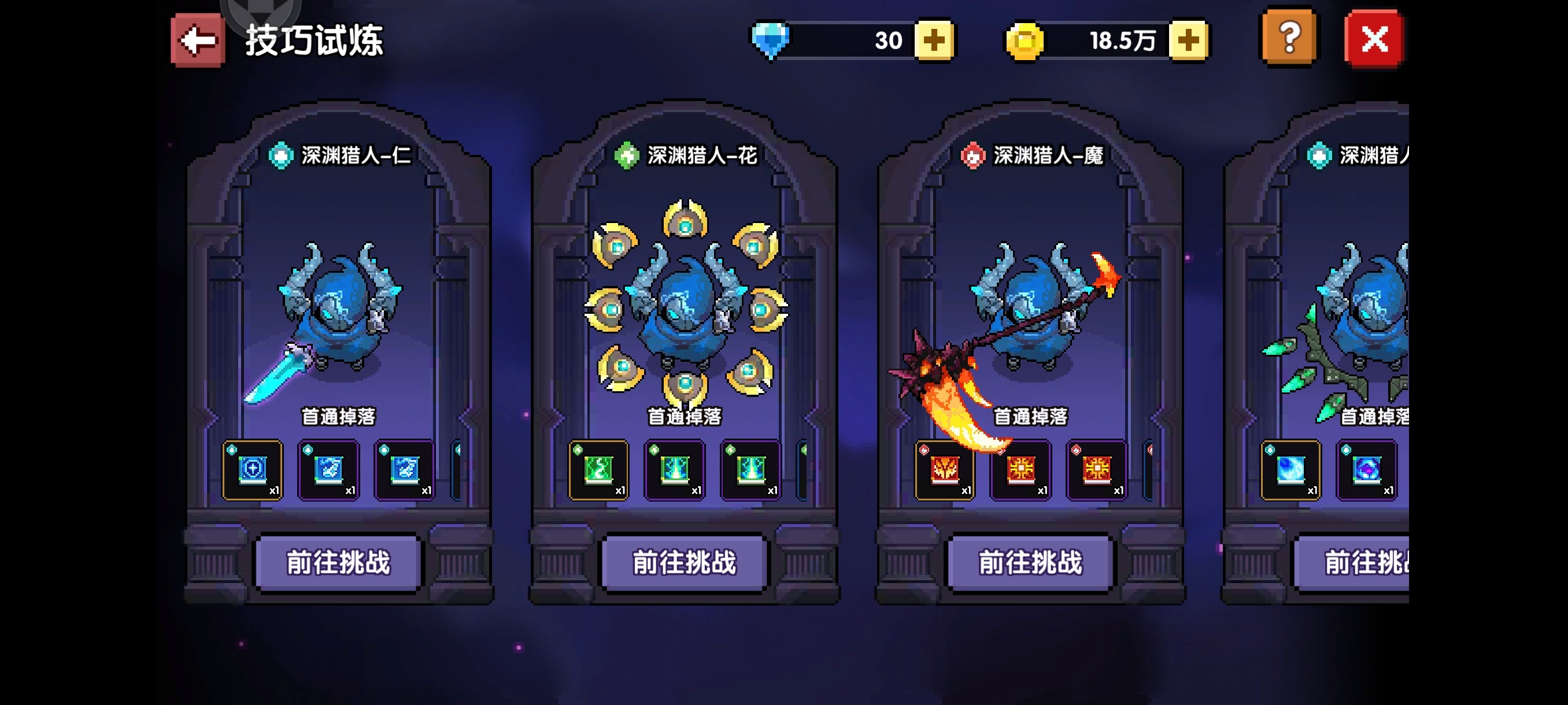Start challenge for 深渊猎人-花
The image size is (1568, 705).
(684, 562)
